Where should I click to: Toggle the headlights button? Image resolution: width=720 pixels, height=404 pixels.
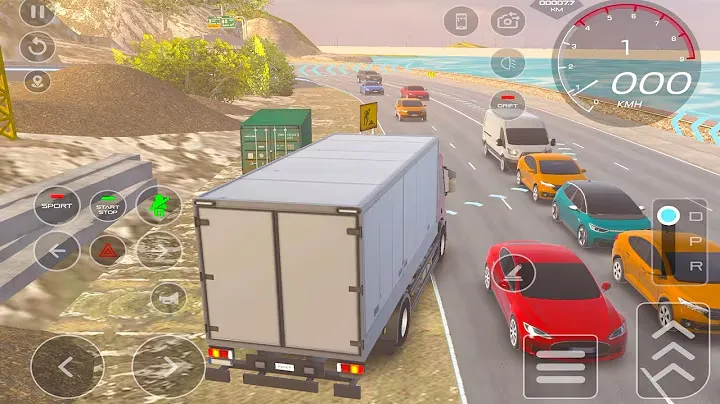[508, 62]
